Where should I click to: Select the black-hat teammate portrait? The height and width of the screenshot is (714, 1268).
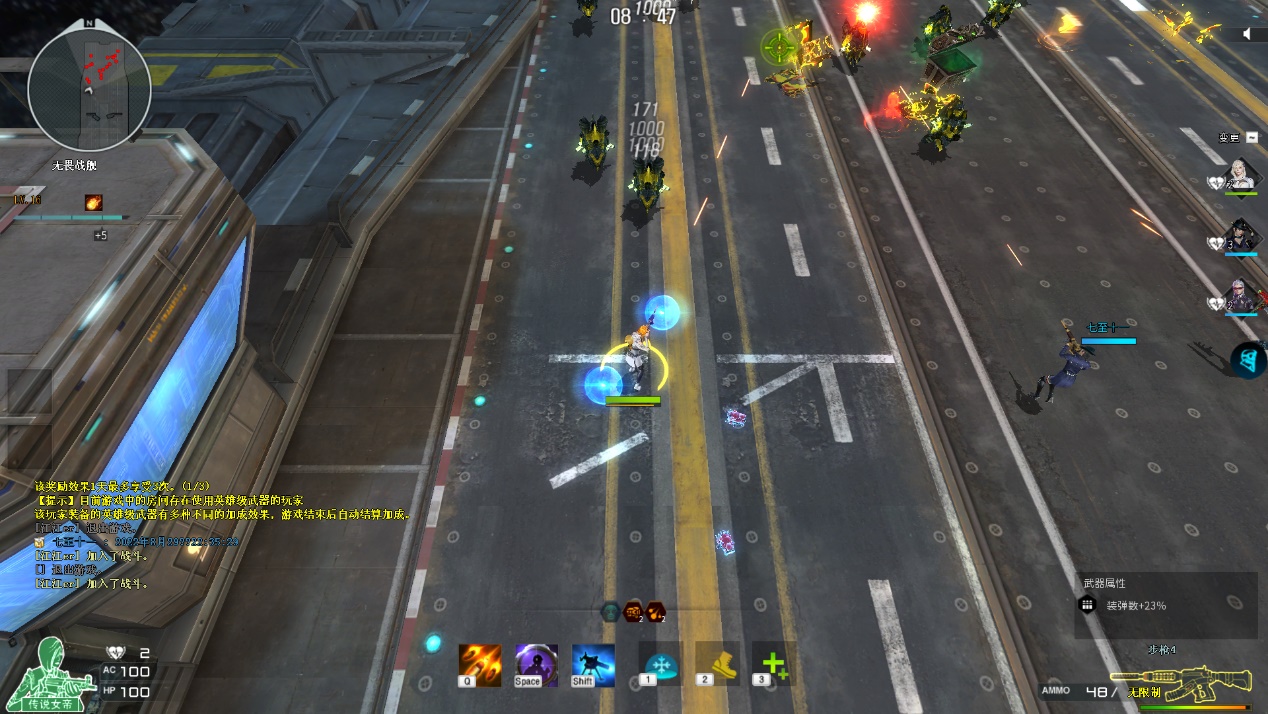point(1243,235)
